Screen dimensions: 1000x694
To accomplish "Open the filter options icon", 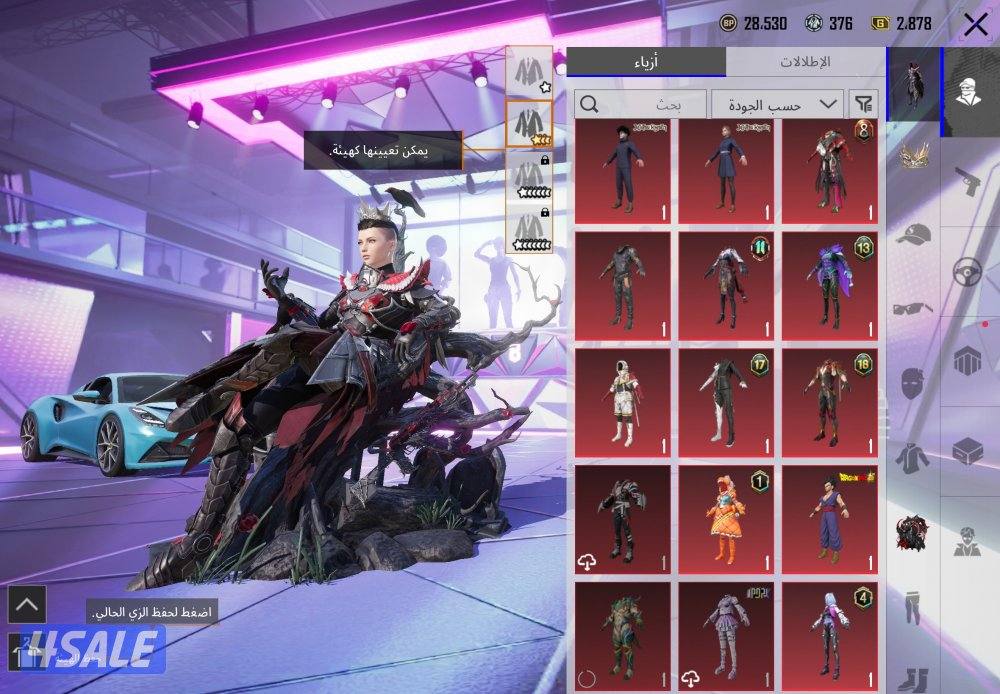I will tap(863, 104).
